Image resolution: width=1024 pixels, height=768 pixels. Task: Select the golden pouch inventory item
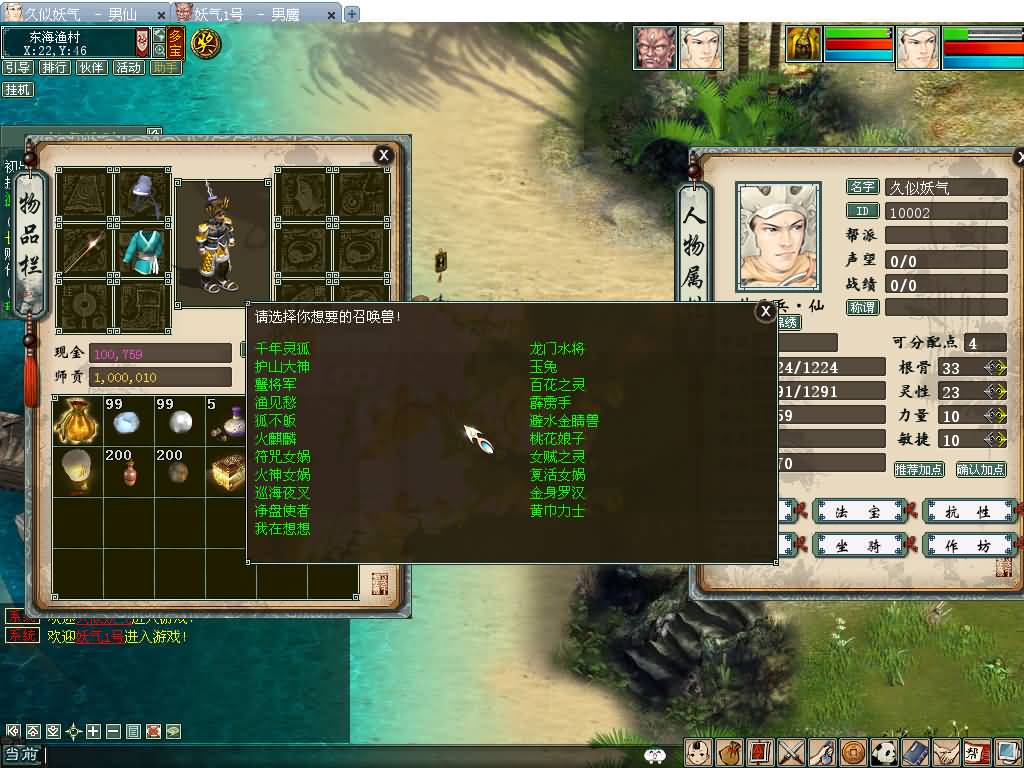(78, 420)
